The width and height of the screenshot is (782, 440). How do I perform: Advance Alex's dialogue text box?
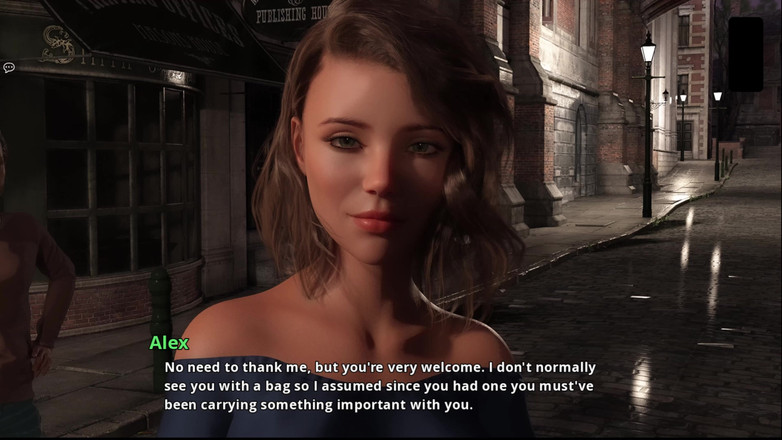[x=380, y=386]
